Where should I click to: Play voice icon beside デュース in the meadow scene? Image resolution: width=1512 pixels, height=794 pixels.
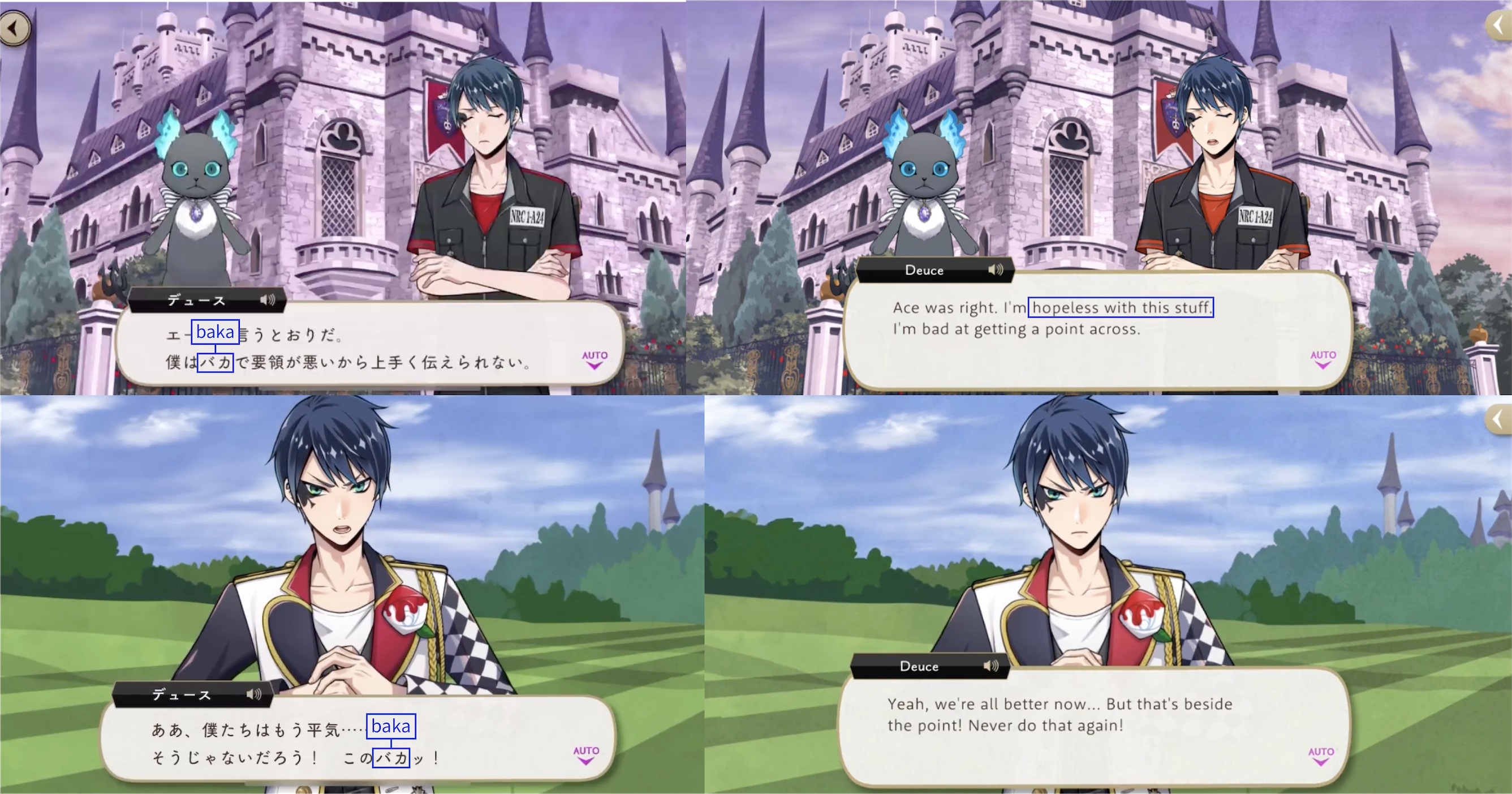click(253, 695)
